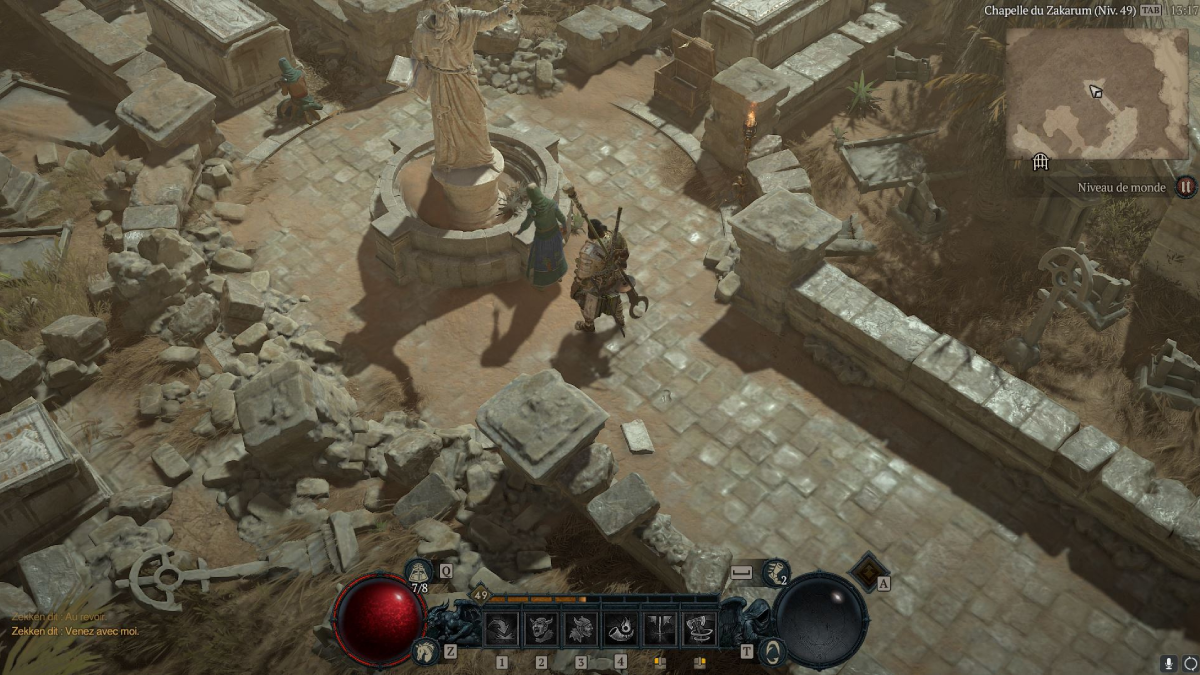1200x675 pixels.
Task: Activate the whirling axe skill slot
Action: (x=699, y=629)
